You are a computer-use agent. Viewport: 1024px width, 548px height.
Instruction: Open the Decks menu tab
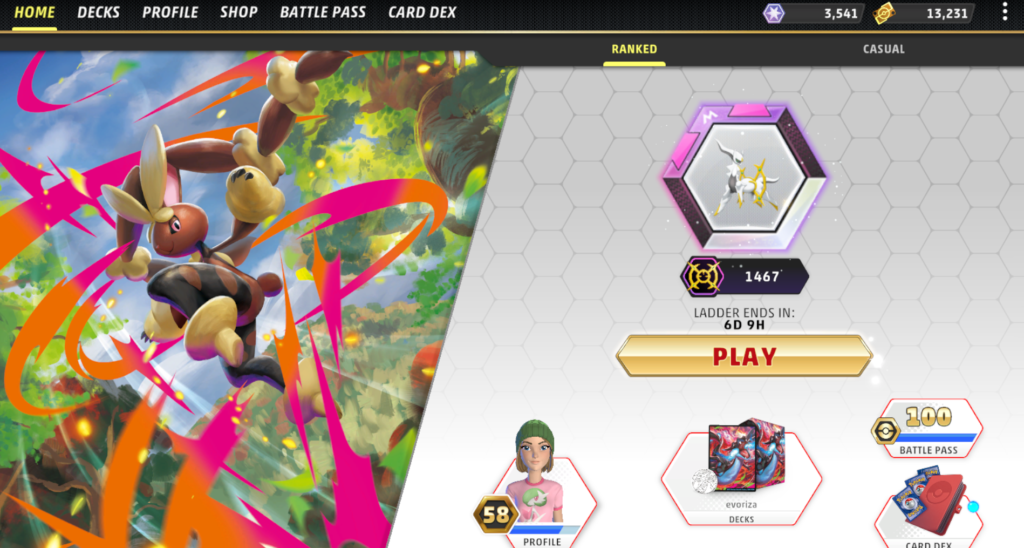[x=98, y=13]
